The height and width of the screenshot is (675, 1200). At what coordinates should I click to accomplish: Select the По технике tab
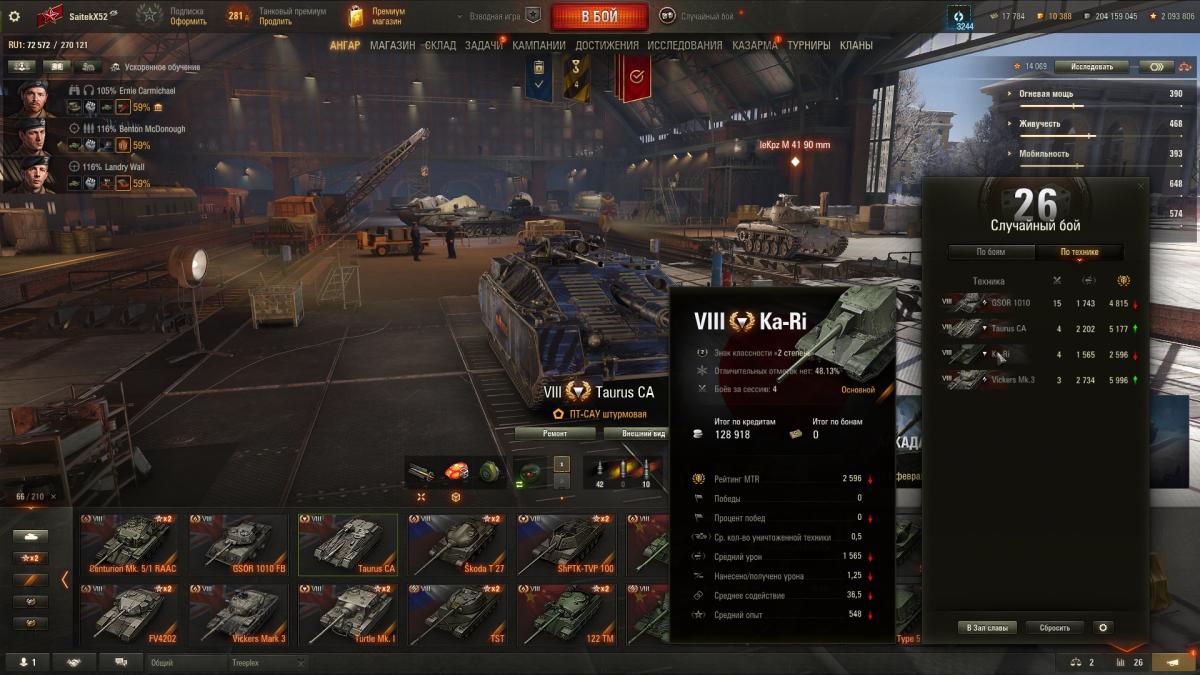1079,252
